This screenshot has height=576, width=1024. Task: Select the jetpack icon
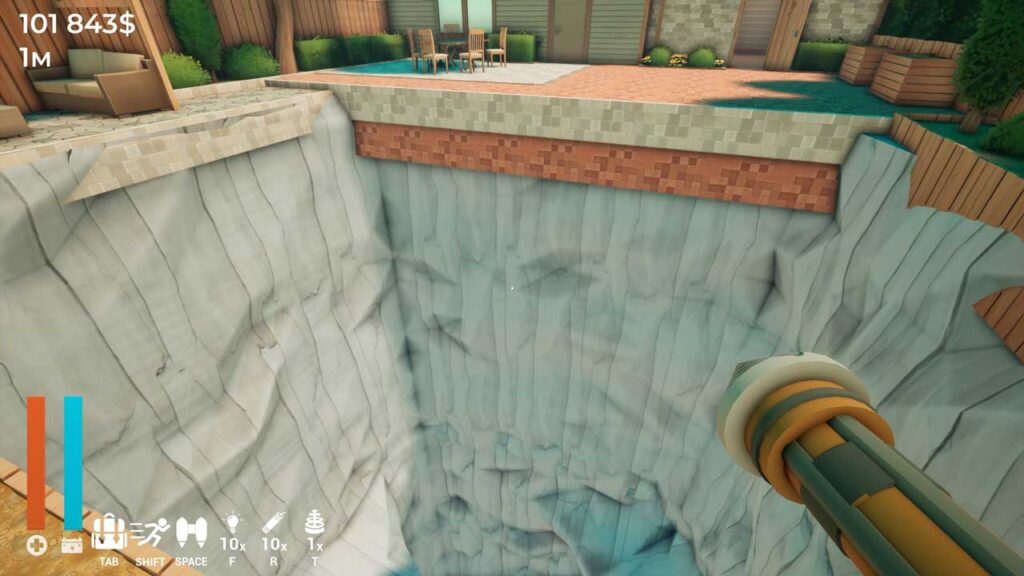(190, 531)
